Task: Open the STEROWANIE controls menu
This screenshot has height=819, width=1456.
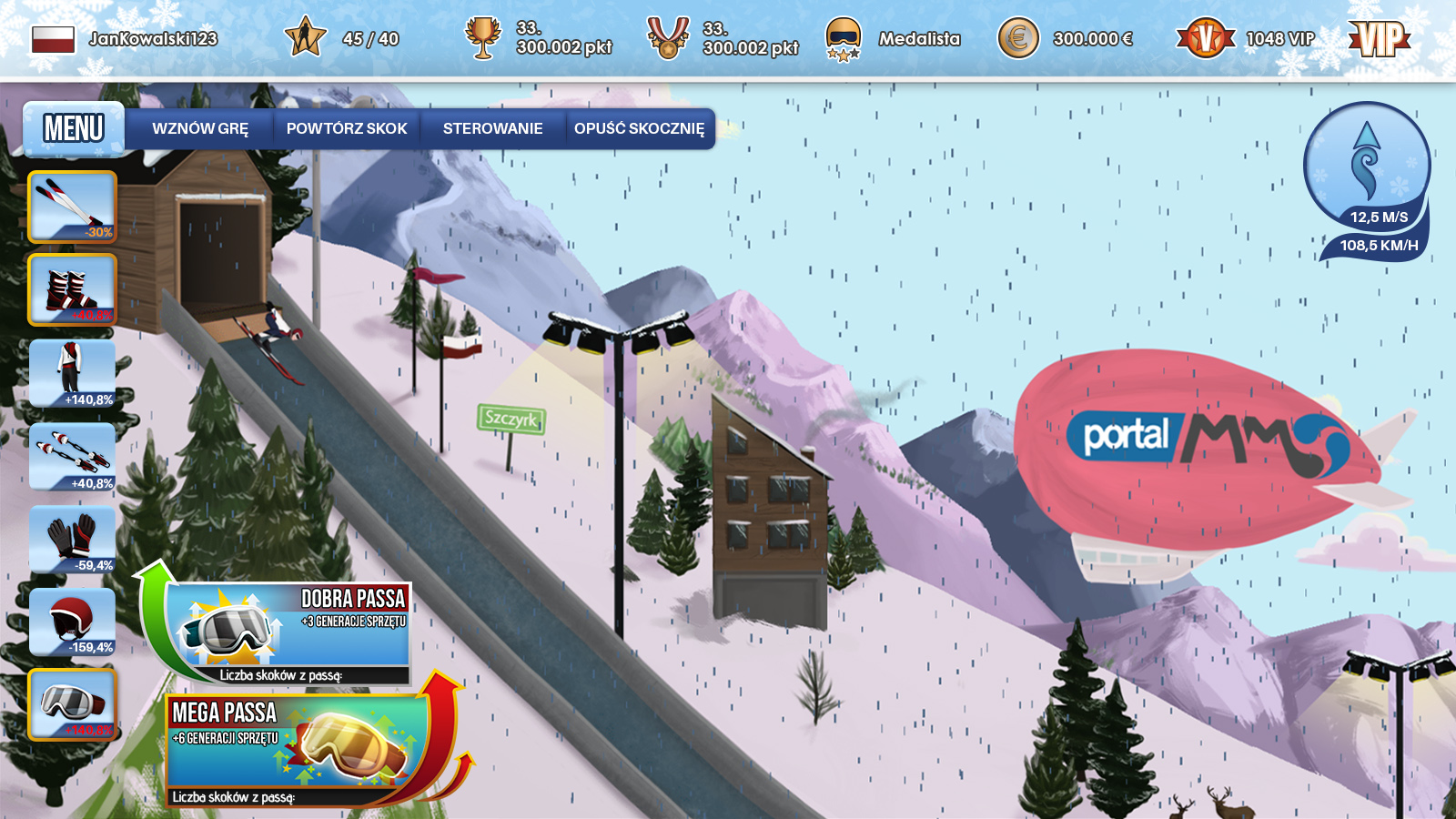Action: [492, 128]
